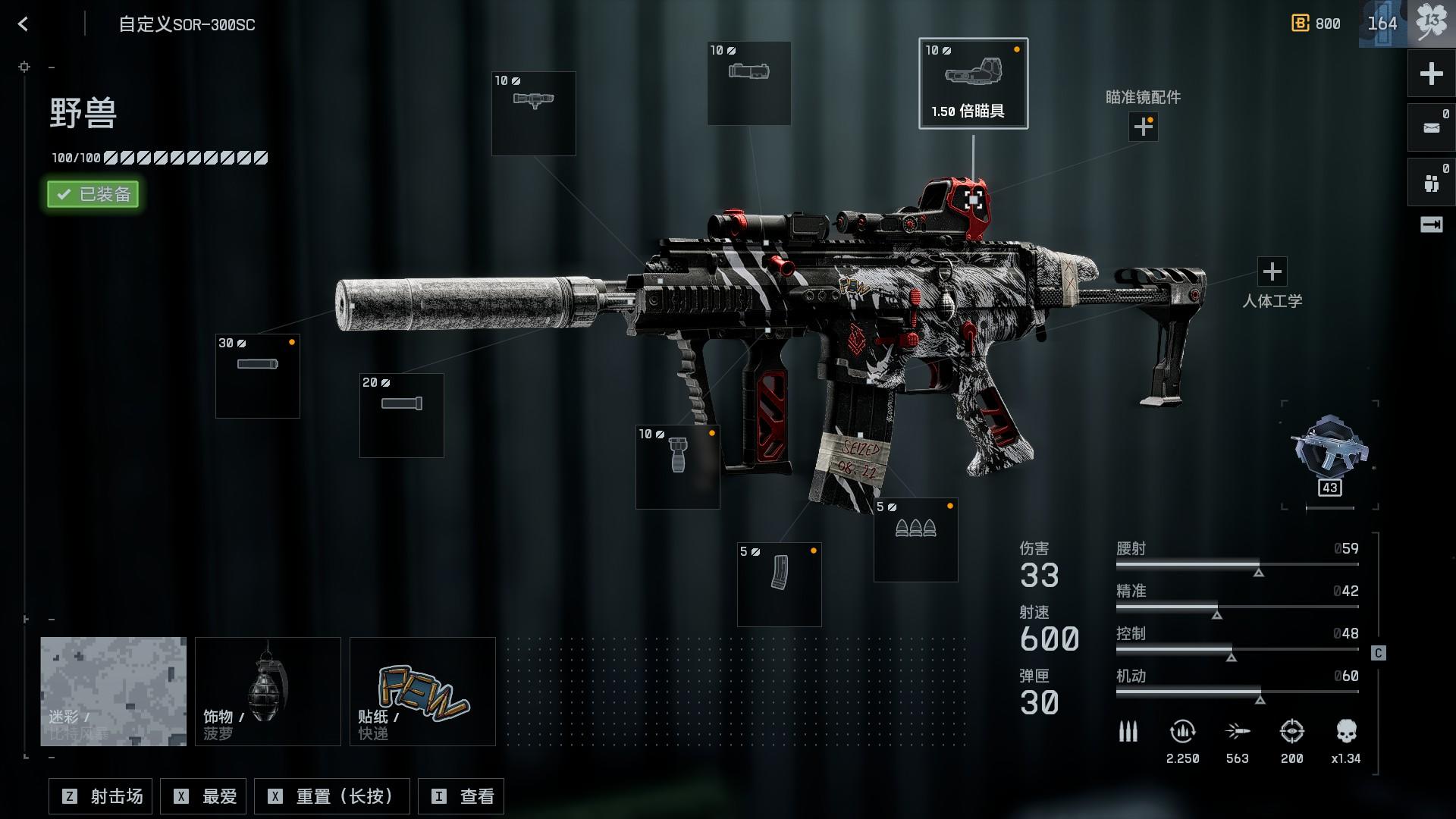The width and height of the screenshot is (1456, 819).
Task: Open the vertical foregrip attachment slot
Action: tap(677, 466)
